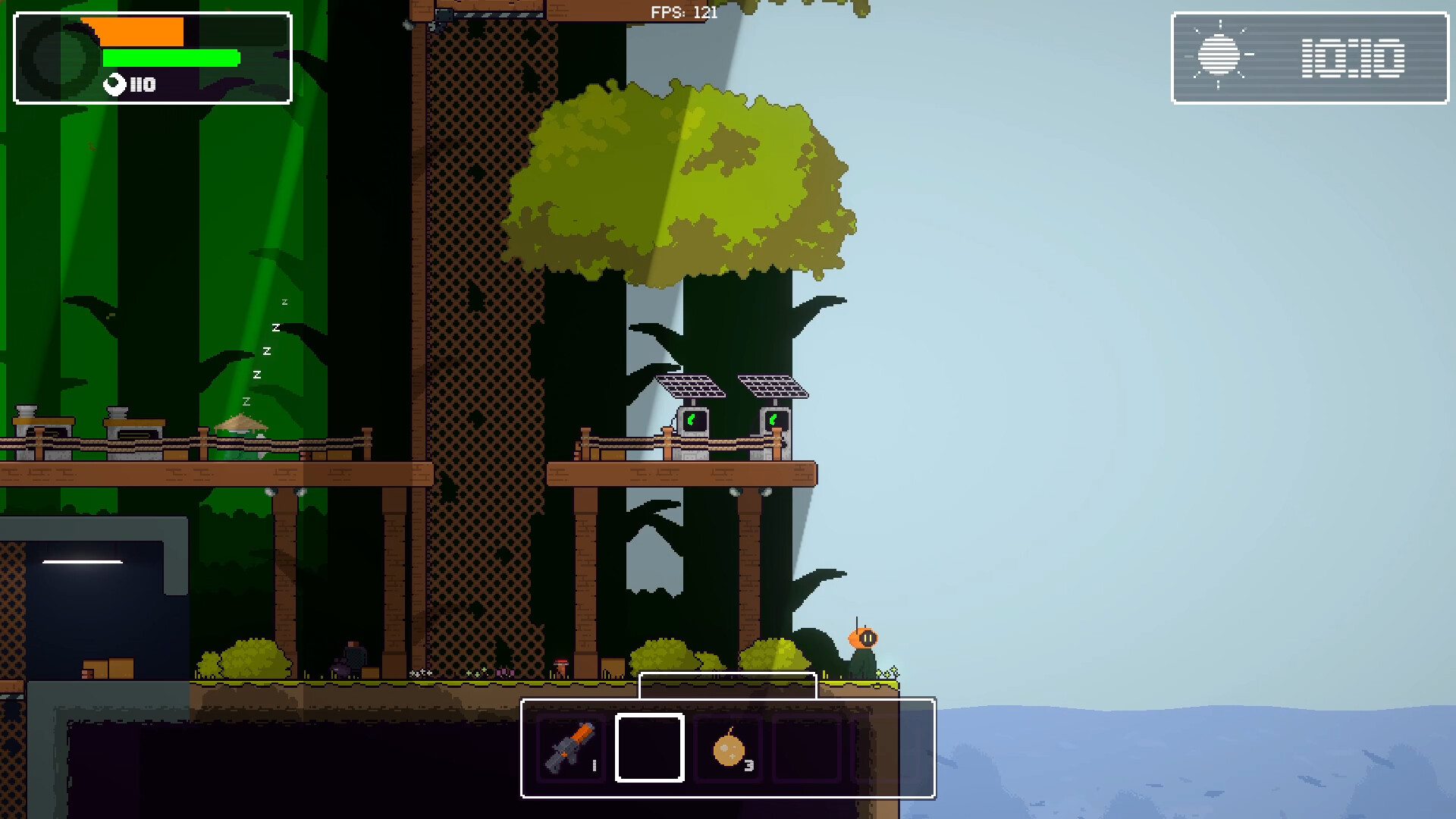Click the currency orb icon near 110
The height and width of the screenshot is (819, 1456).
(x=114, y=85)
